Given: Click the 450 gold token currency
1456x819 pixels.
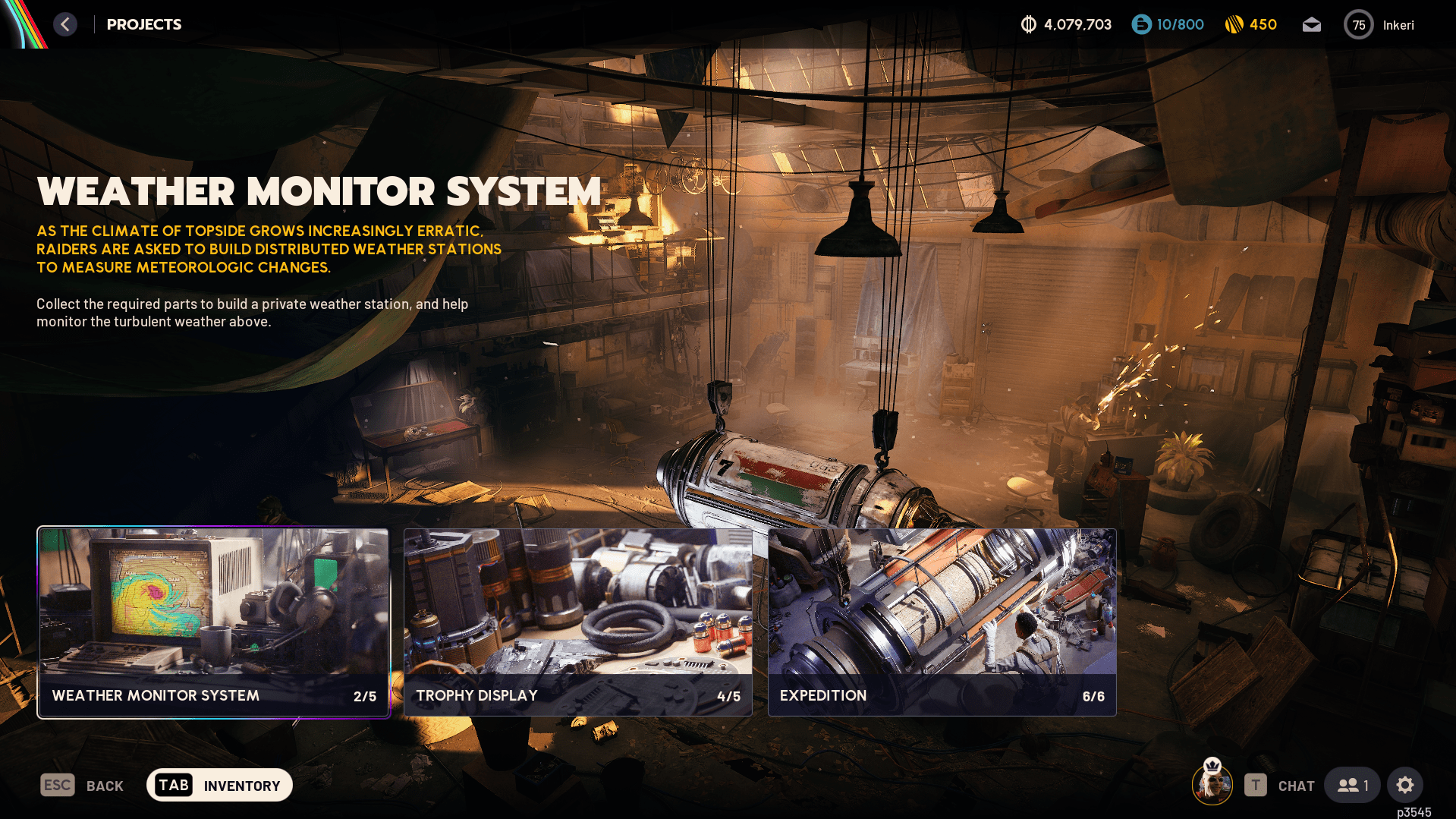Looking at the screenshot, I should [x=1251, y=25].
